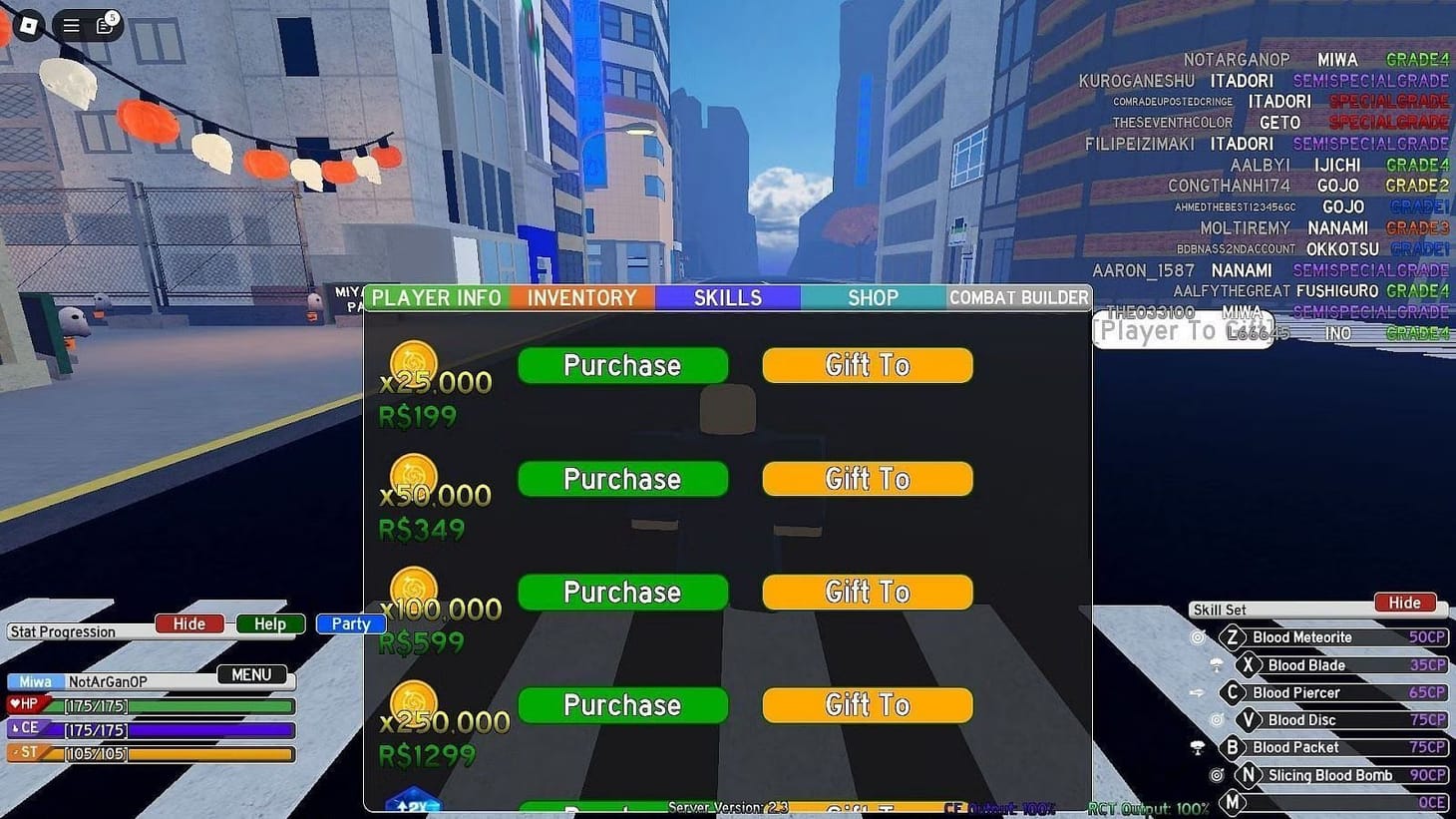Hide the Stat Progression panel
The image size is (1456, 819).
(x=188, y=623)
